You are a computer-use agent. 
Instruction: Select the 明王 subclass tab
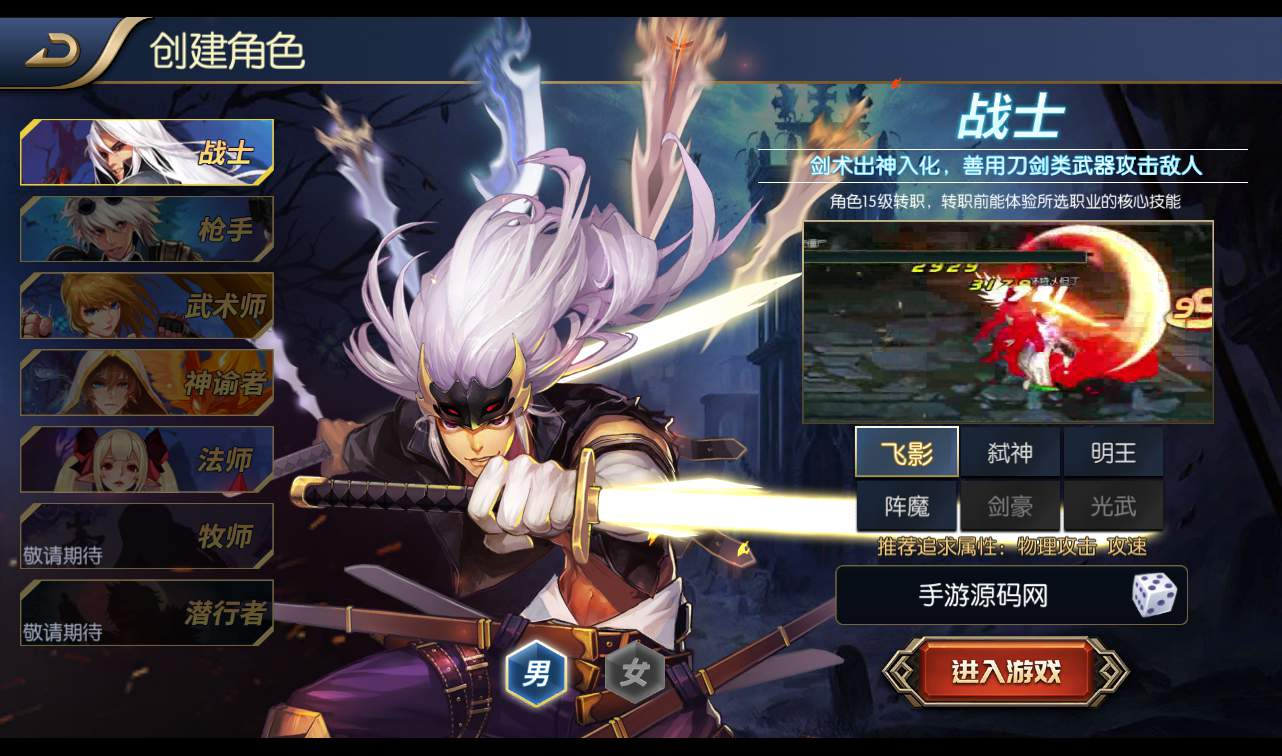tap(1113, 452)
